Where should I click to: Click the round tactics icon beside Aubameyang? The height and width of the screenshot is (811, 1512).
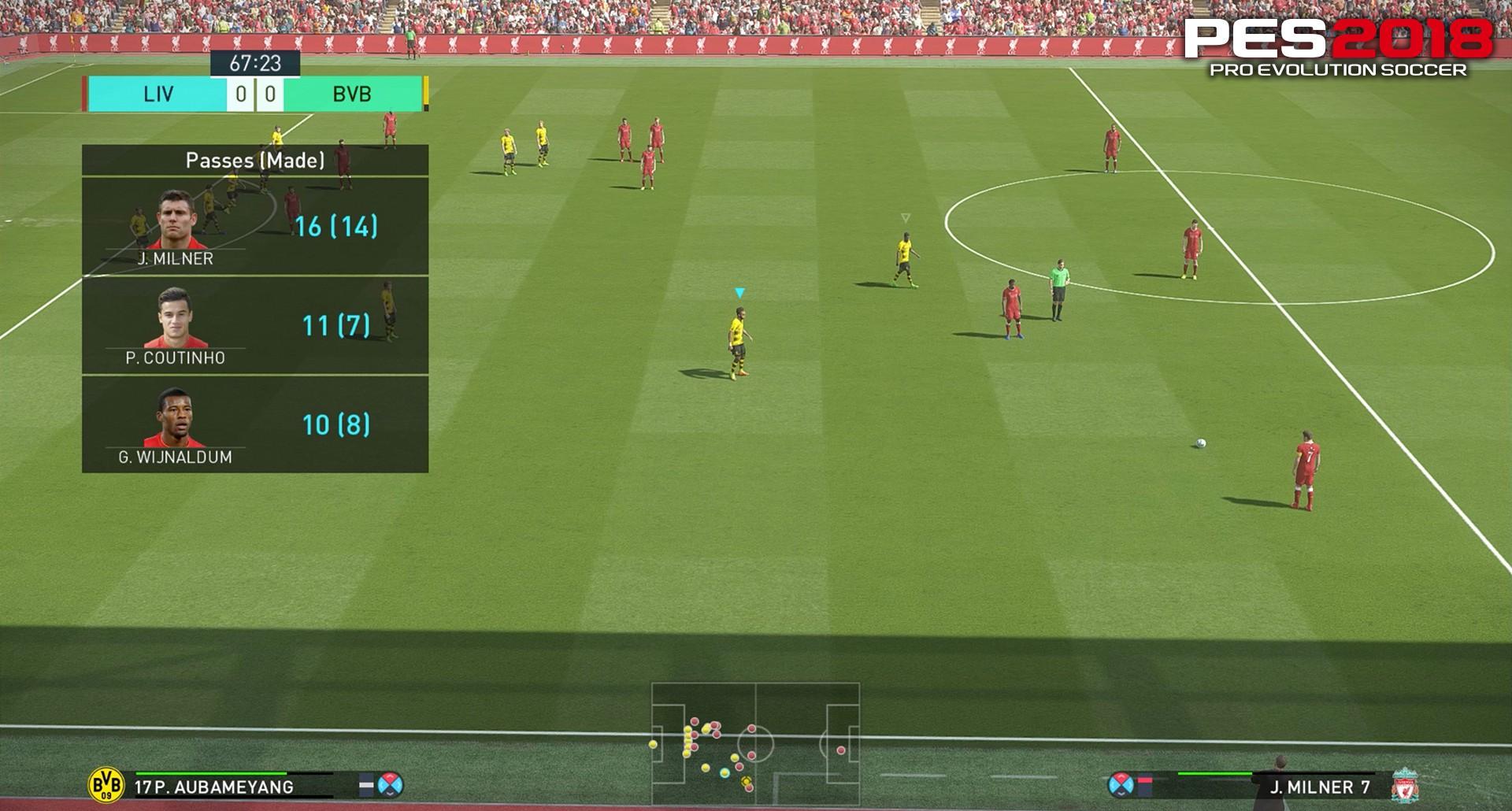pos(391,784)
